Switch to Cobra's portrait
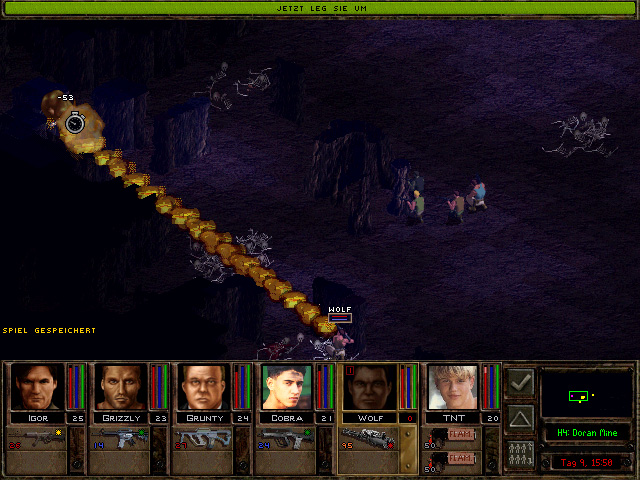 point(287,387)
